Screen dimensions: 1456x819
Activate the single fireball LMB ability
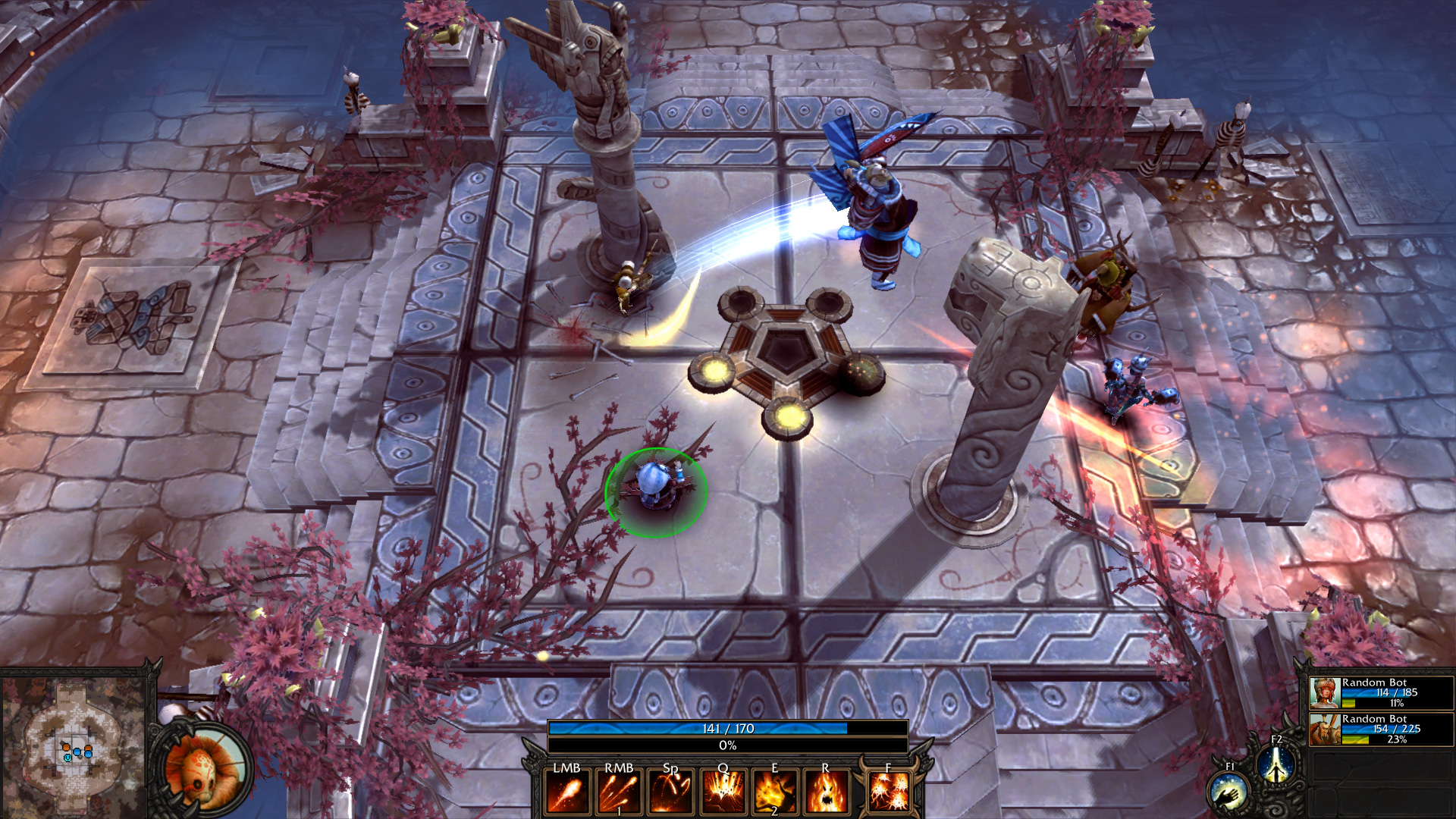[567, 792]
